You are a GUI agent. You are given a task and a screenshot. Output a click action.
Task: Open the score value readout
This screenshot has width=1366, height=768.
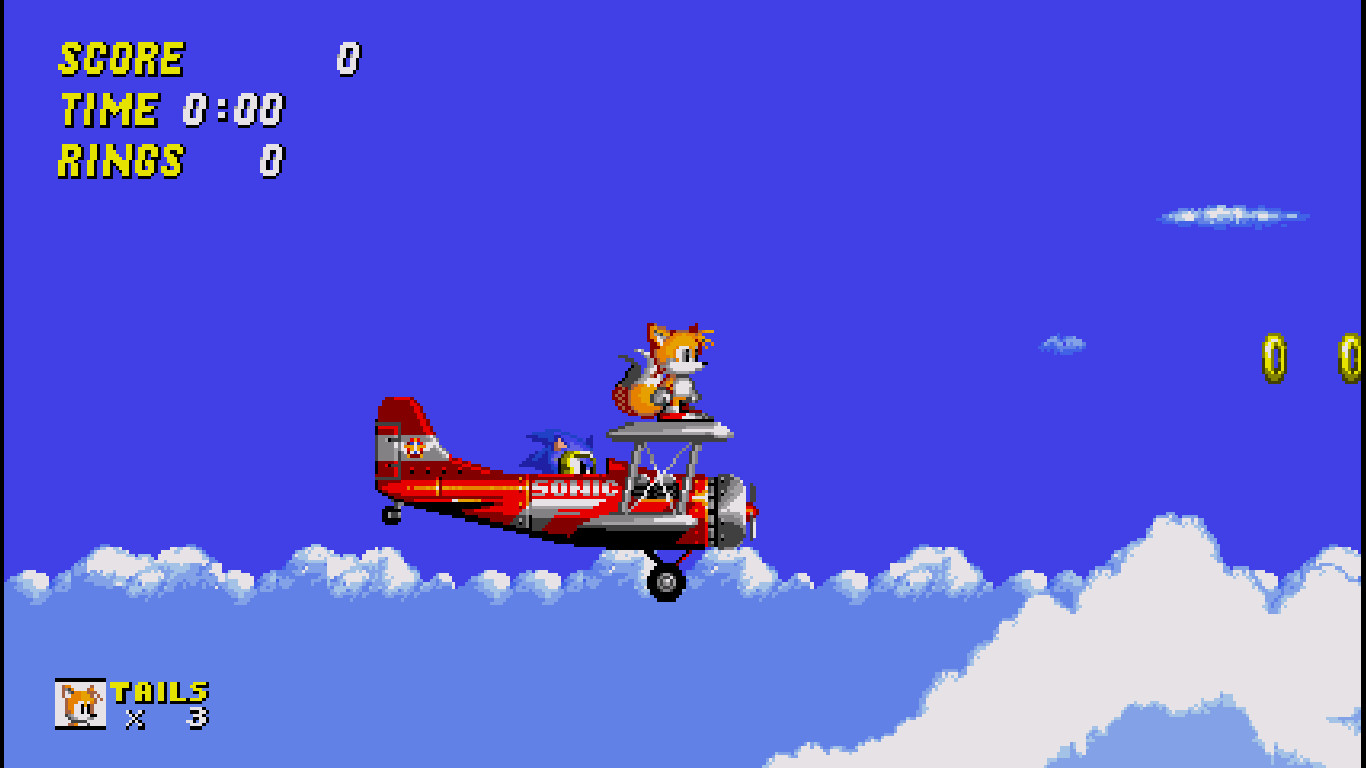pos(348,58)
